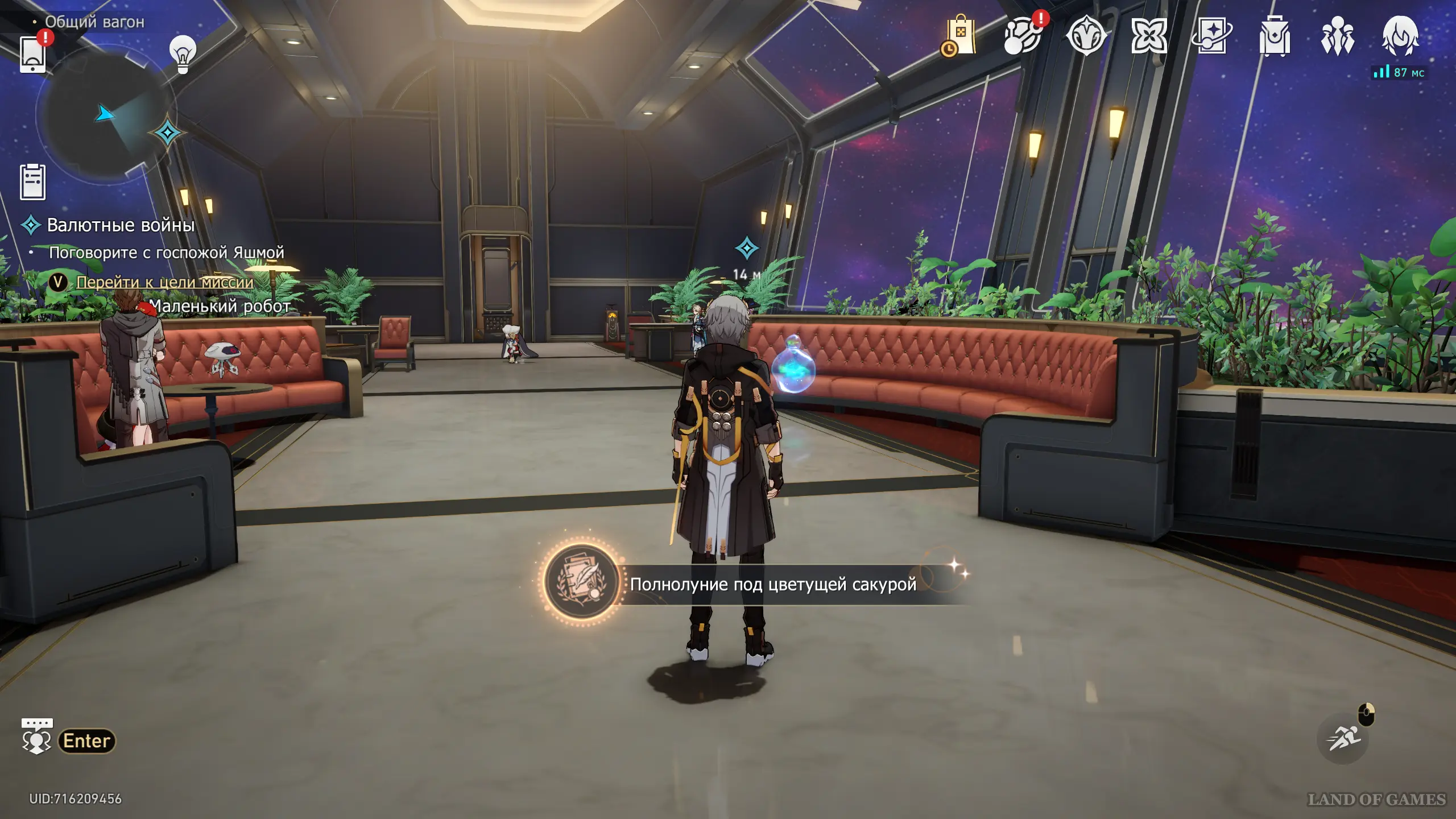Viewport: 1456px width, 819px height.
Task: Open the travel log icon with alert
Action: point(1023,36)
